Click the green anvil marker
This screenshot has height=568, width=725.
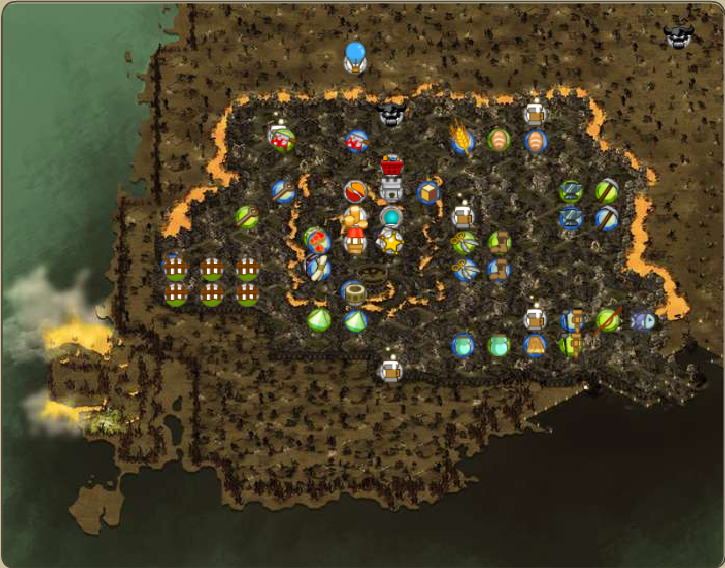coord(571,191)
